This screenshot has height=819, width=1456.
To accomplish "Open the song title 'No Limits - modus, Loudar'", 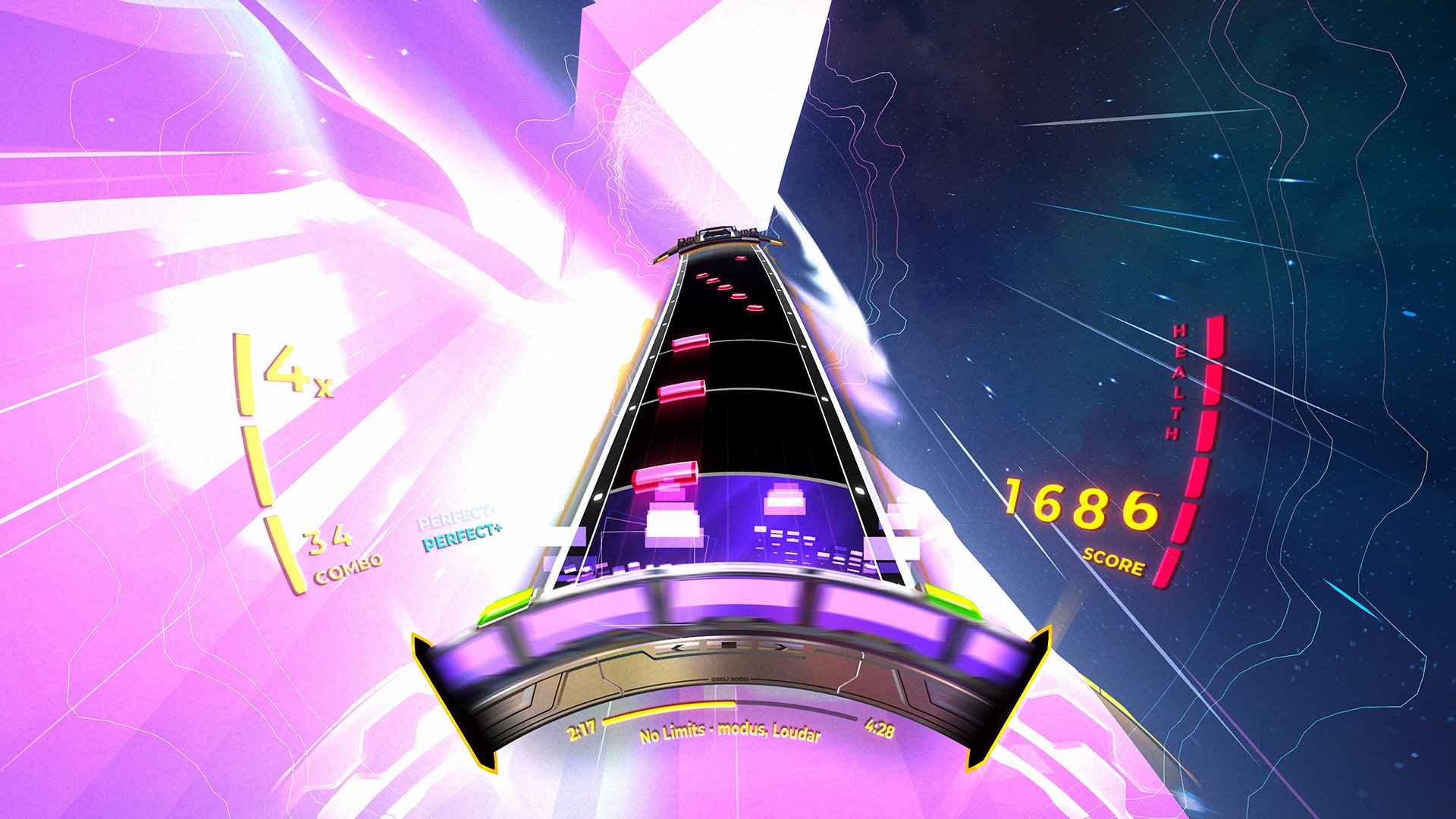I will pos(731,734).
